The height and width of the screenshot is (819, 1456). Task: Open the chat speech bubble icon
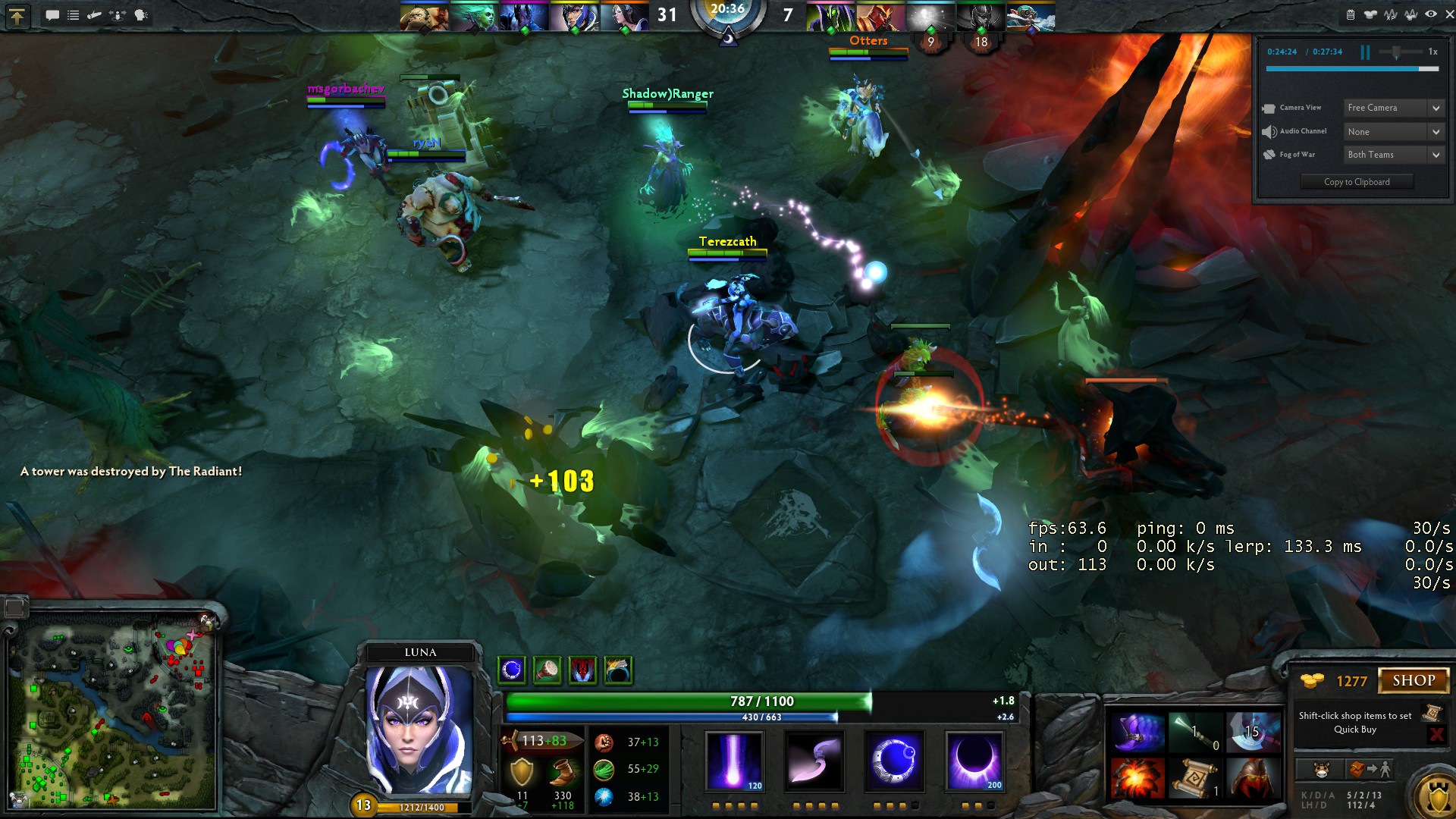(52, 15)
